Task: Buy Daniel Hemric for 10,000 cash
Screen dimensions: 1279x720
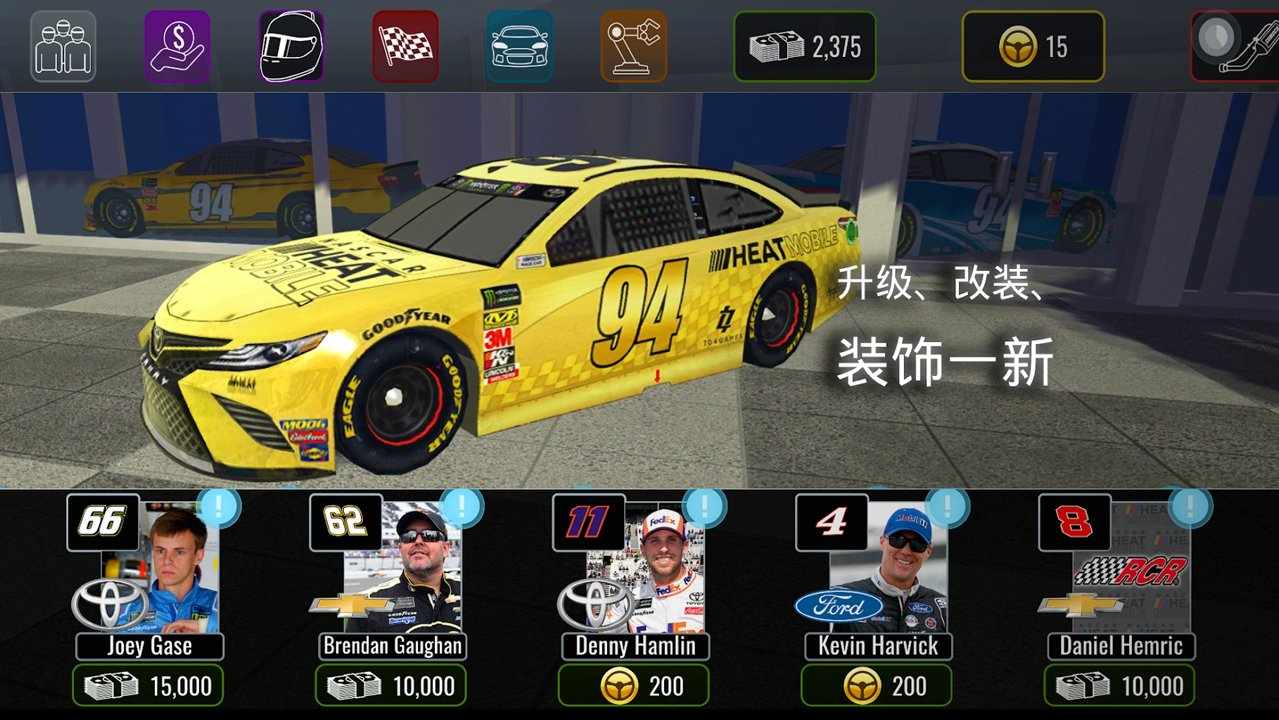Action: pos(1120,686)
